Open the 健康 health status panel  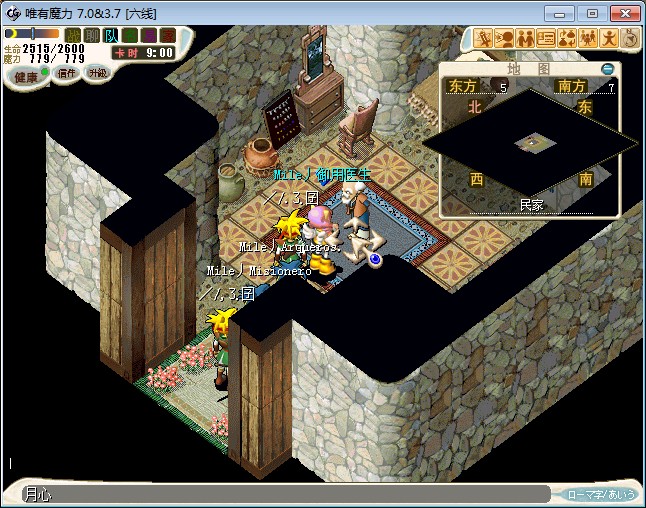[x=27, y=77]
